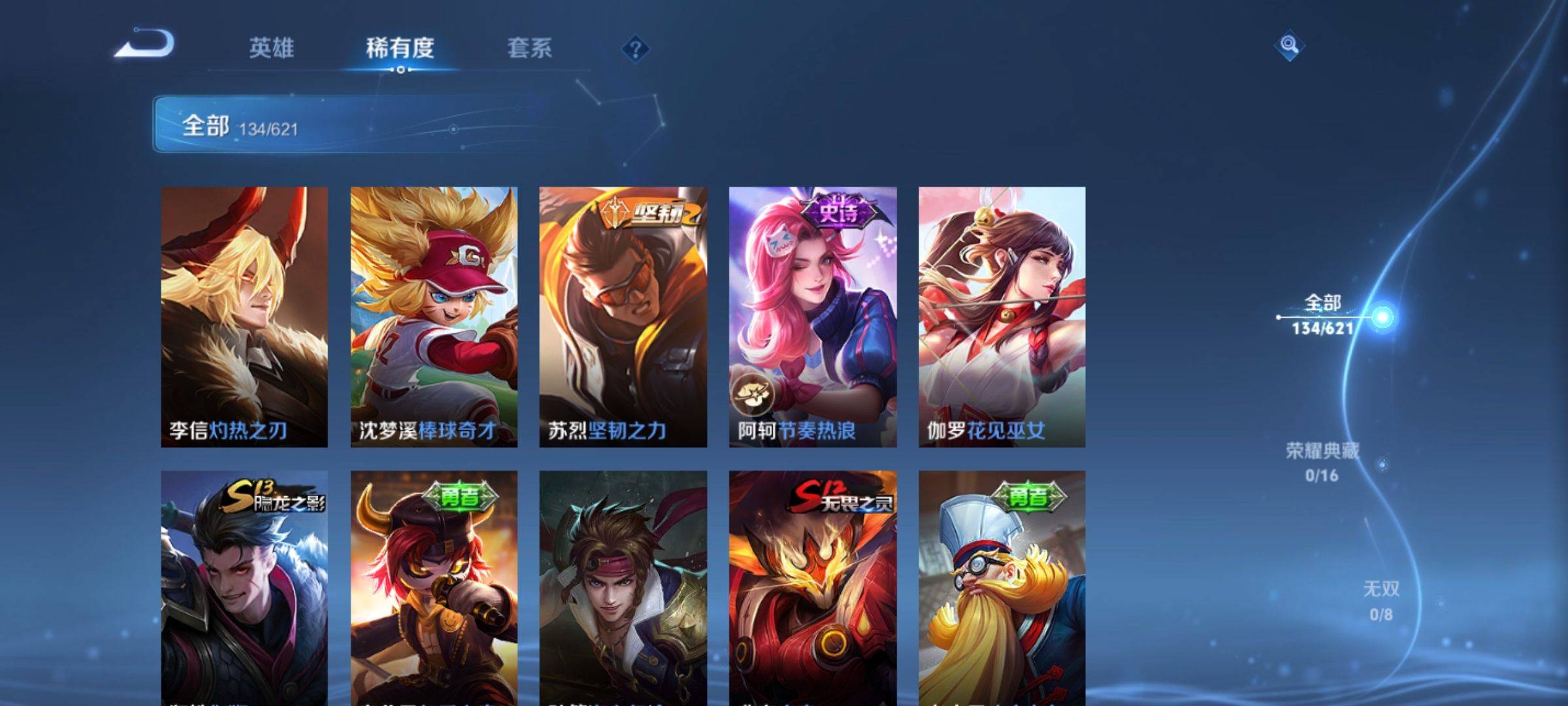
Task: Open the S13 隐龙之影 skin card
Action: click(244, 588)
